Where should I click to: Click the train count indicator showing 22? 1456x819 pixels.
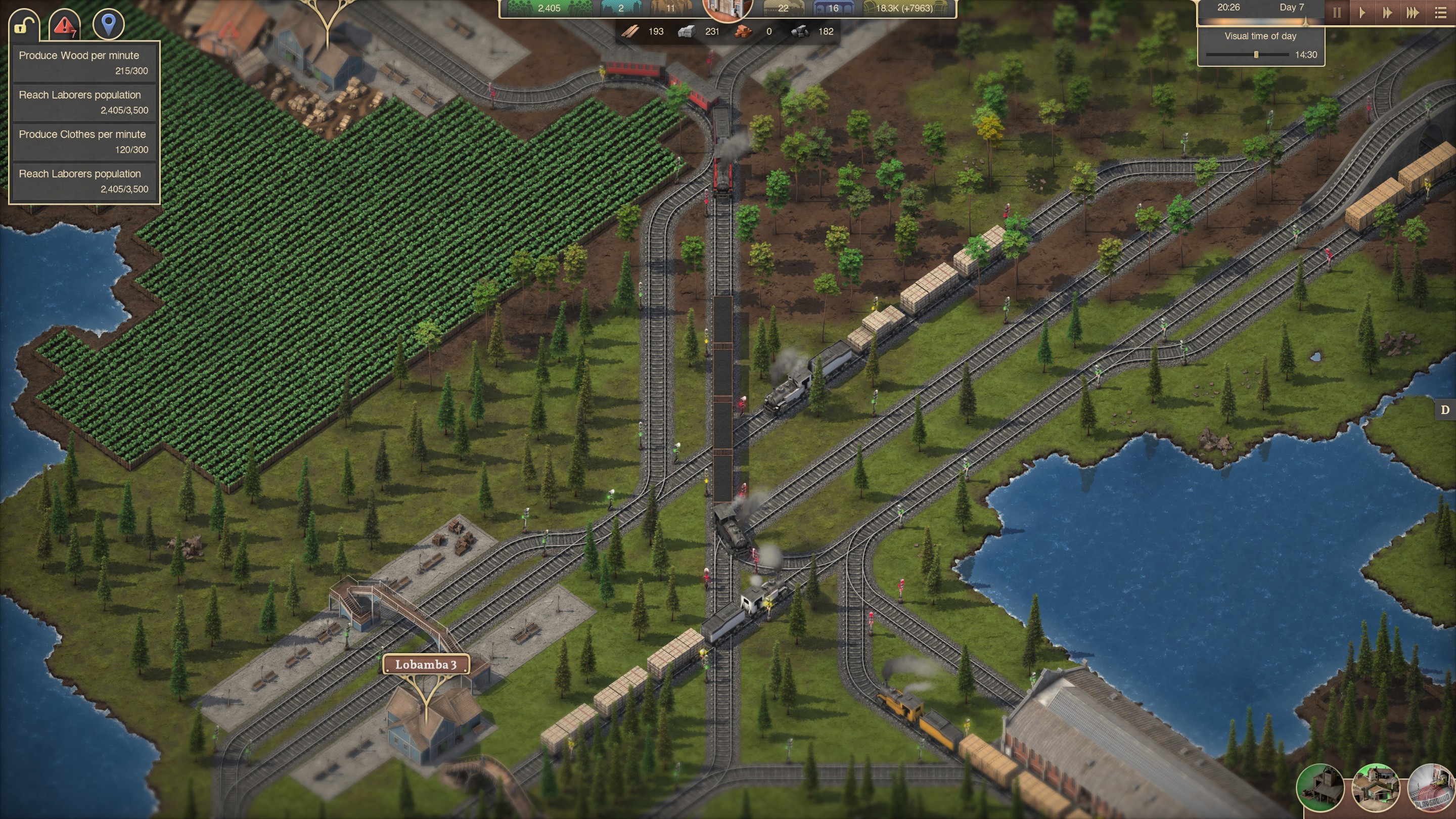(x=783, y=9)
